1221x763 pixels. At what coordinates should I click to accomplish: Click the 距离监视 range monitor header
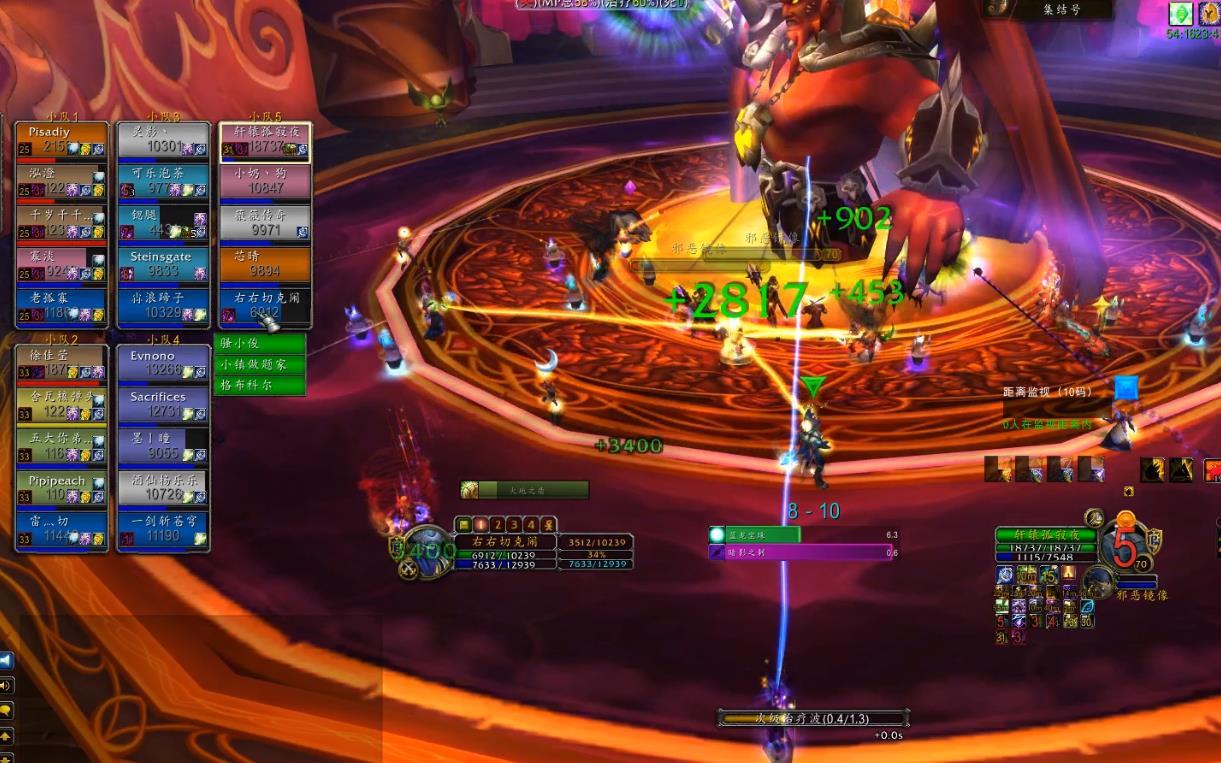click(x=1049, y=392)
